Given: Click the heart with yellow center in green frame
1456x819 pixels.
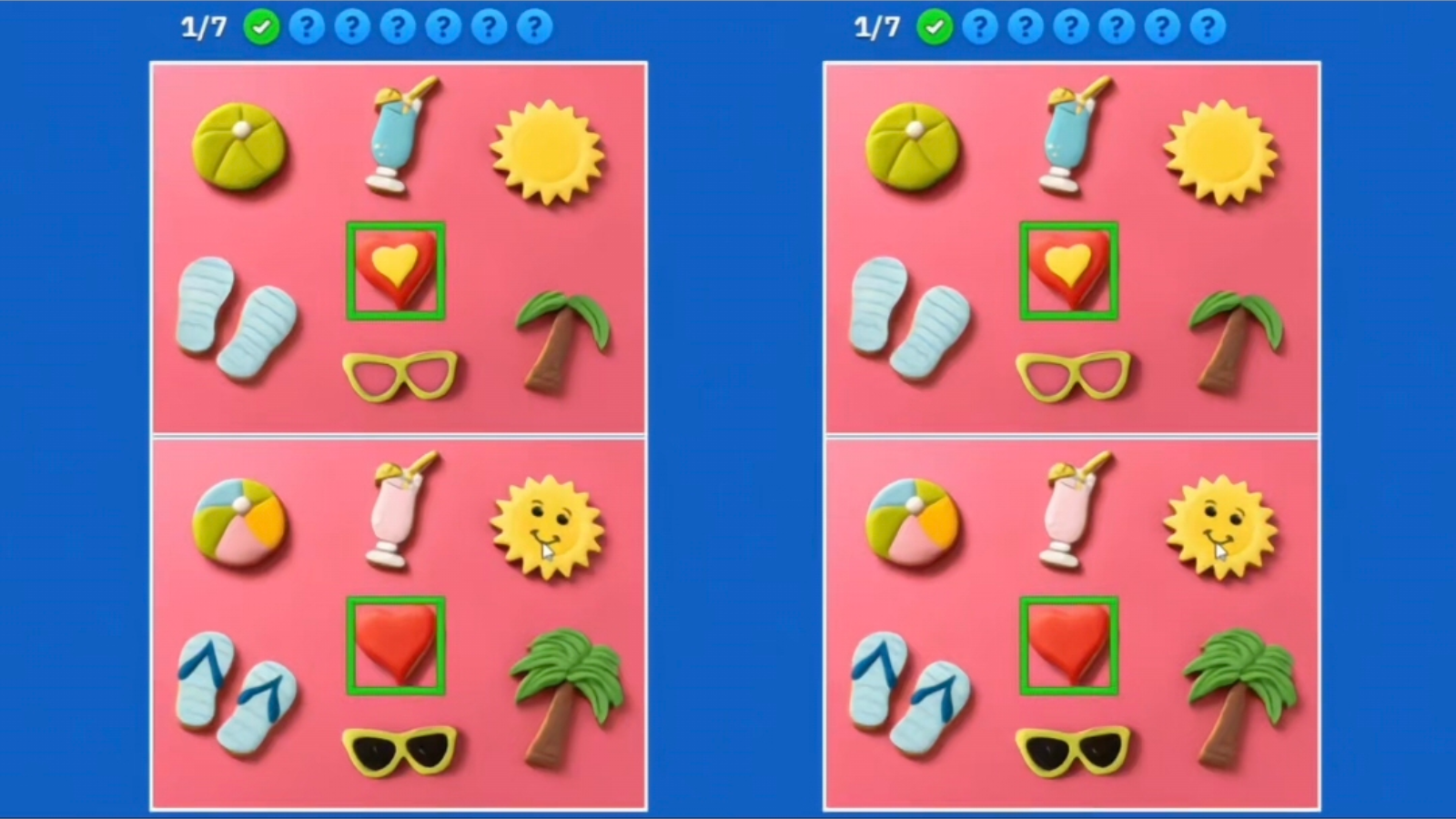Looking at the screenshot, I should click(398, 268).
